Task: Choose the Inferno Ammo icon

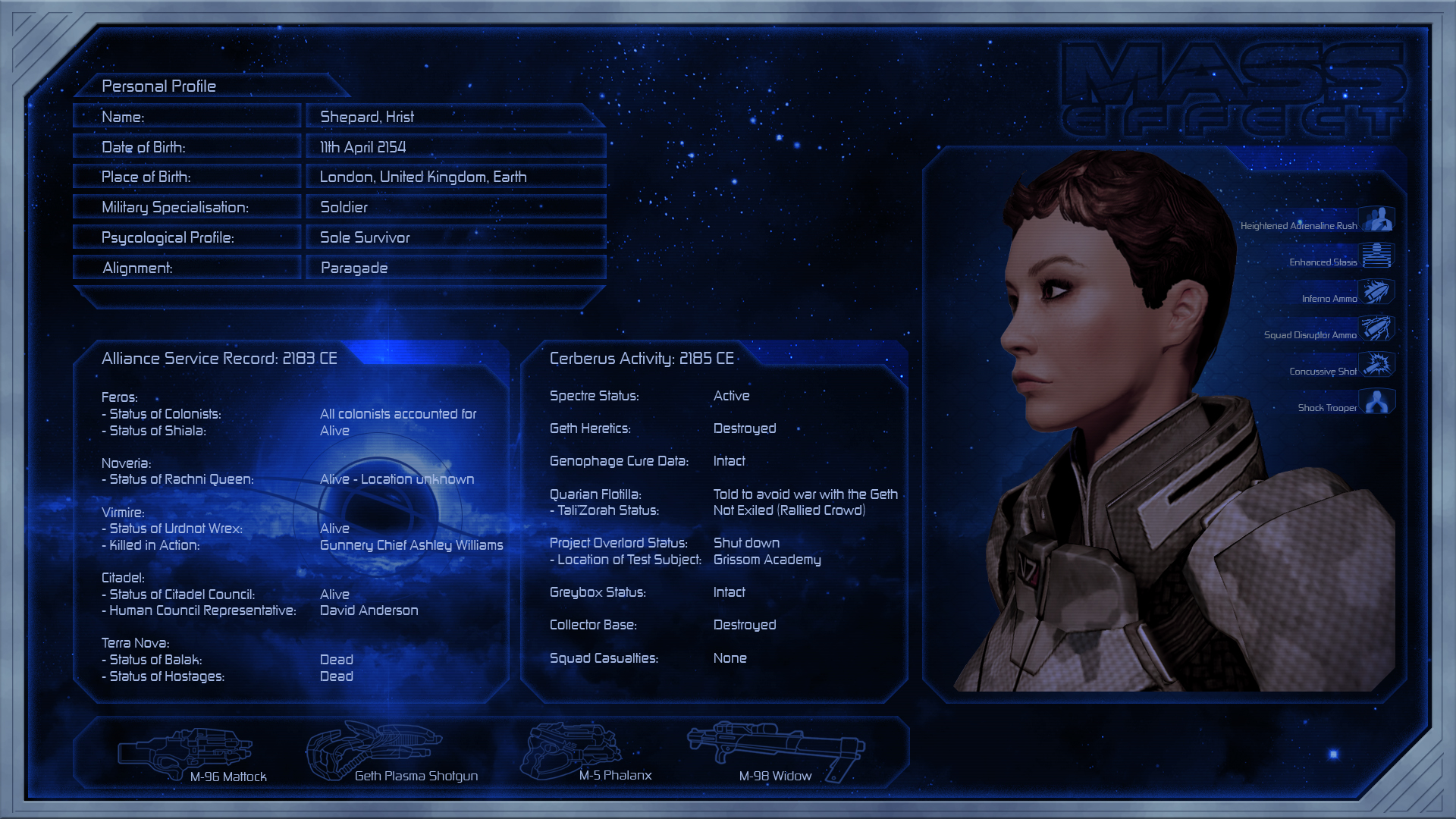Action: click(x=1376, y=292)
